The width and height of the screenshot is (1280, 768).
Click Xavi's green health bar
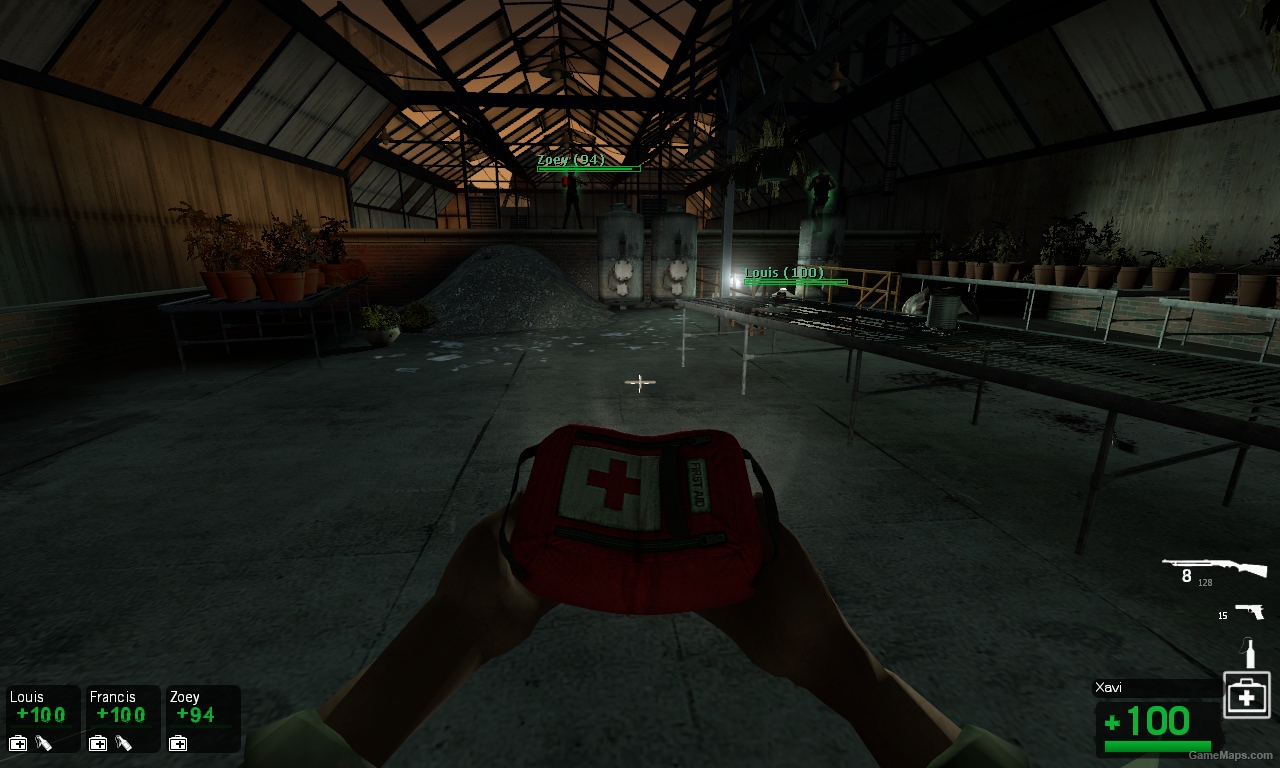(x=1157, y=744)
